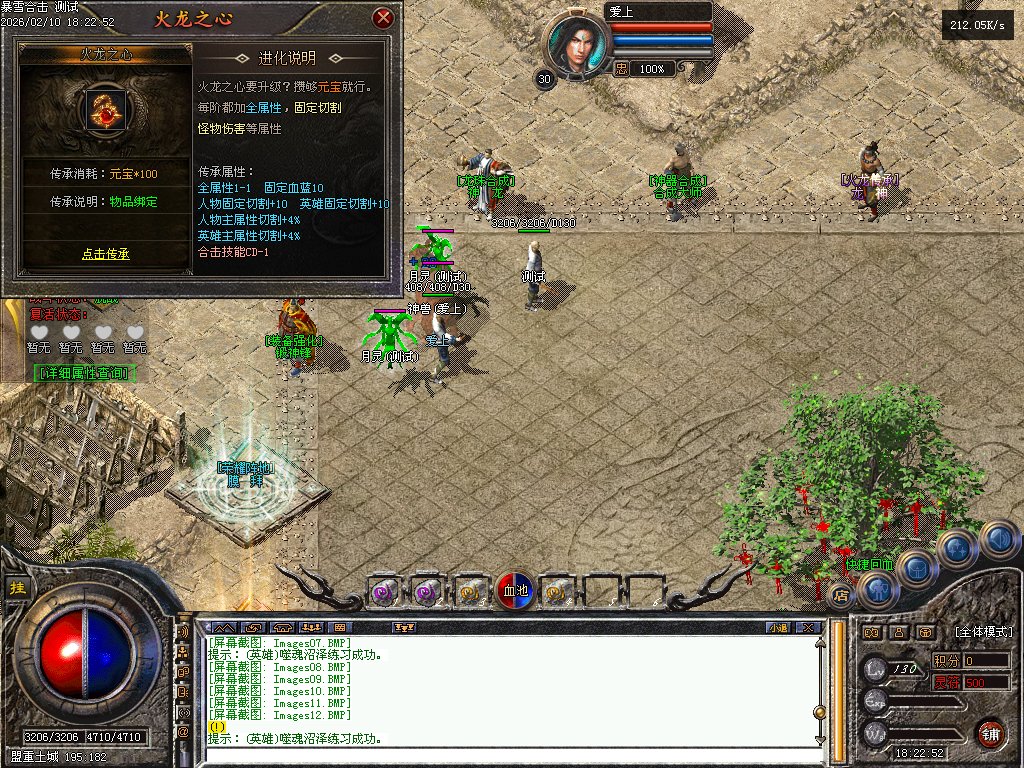Screen dimensions: 1024x768
Task: Click the 点击传承 link
Action: click(105, 254)
